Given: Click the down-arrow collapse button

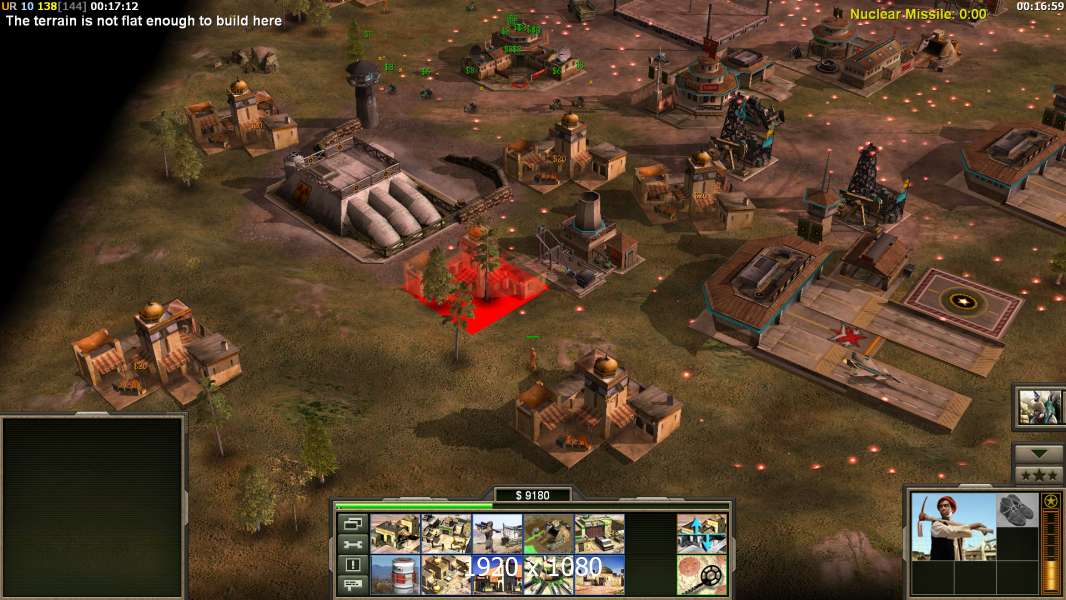Looking at the screenshot, I should tap(1038, 454).
